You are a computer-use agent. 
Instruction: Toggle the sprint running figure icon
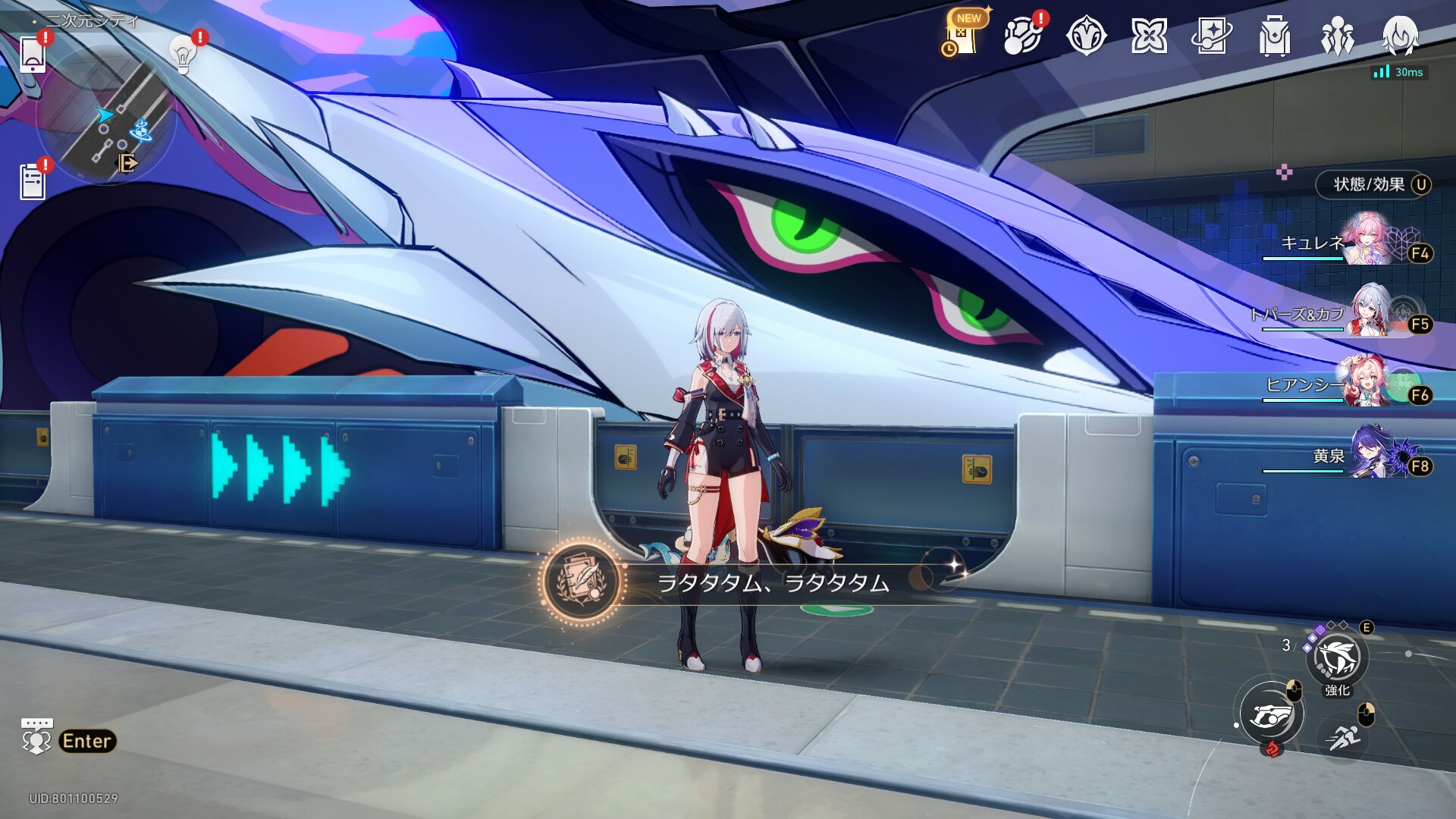click(x=1343, y=736)
